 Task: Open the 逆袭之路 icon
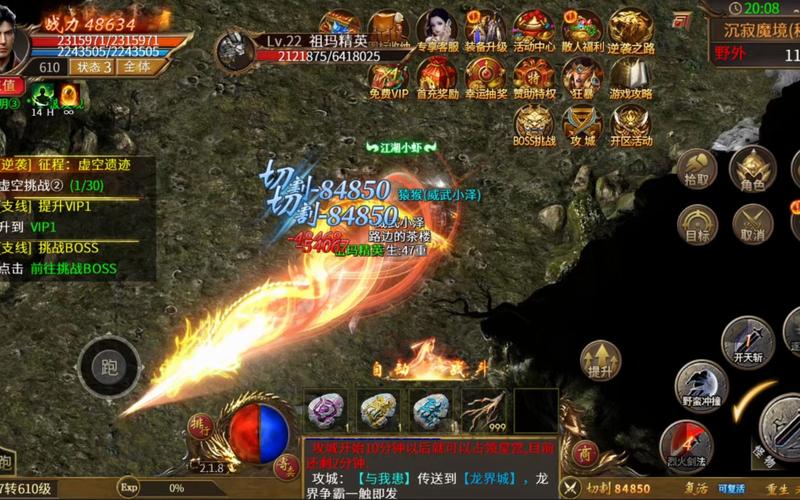coord(631,30)
